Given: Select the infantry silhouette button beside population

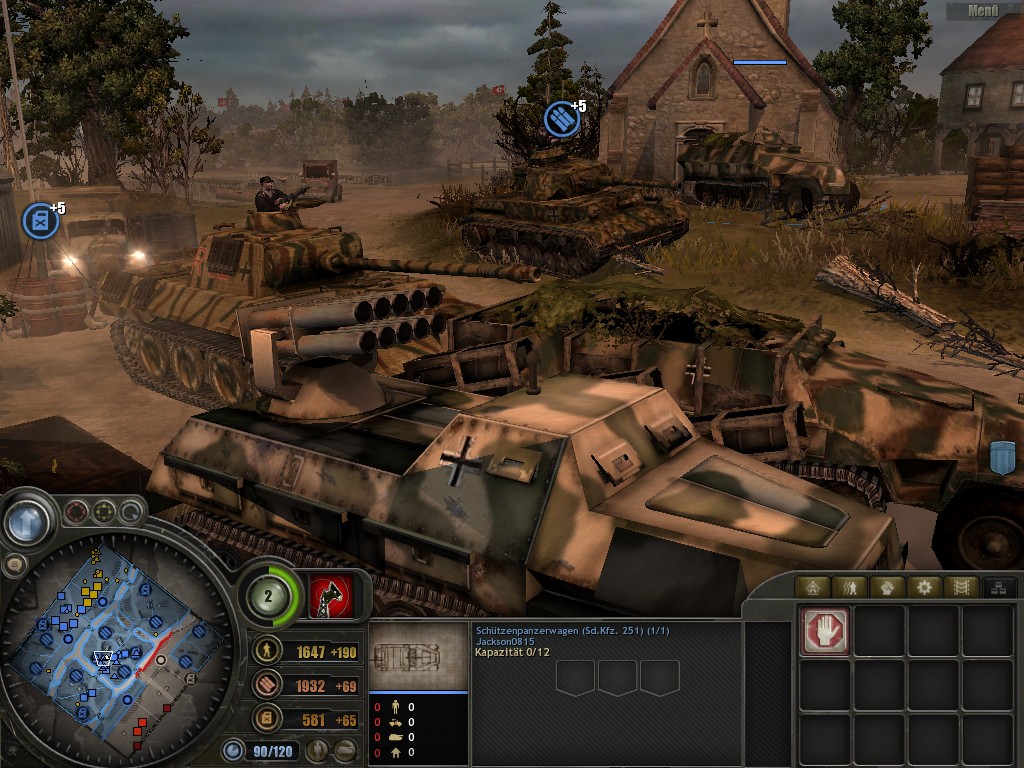Looking at the screenshot, I should [320, 749].
